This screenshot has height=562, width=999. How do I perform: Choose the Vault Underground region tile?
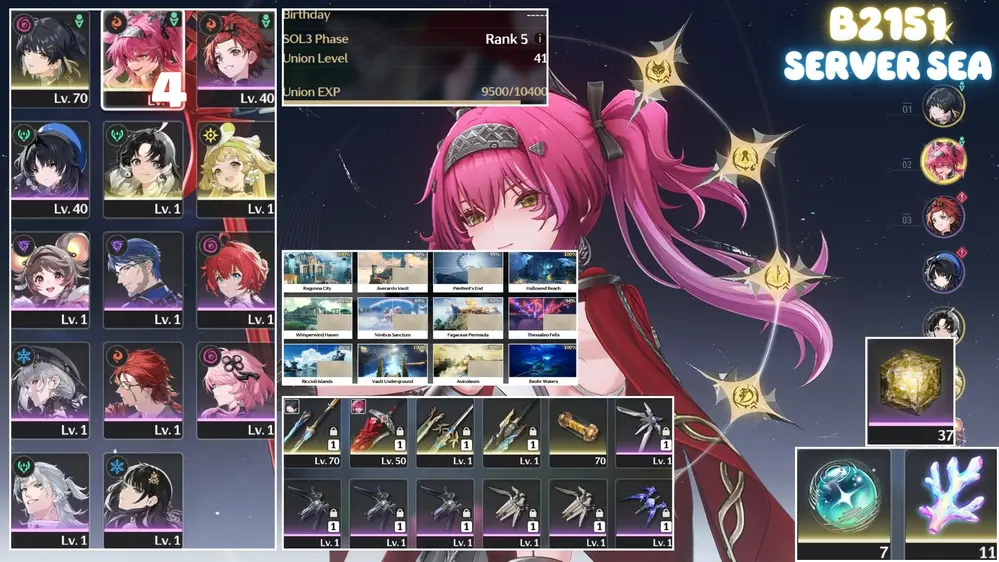(393, 364)
